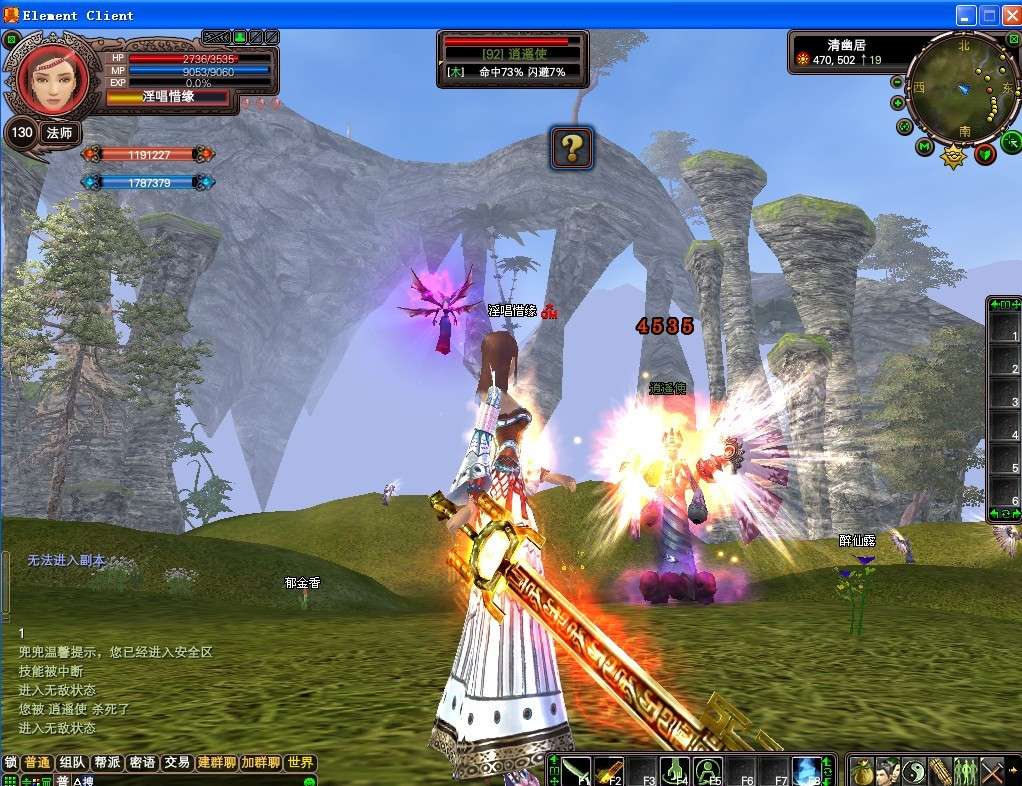Switch to the 世界 world chat tab
The height and width of the screenshot is (786, 1022).
[300, 763]
